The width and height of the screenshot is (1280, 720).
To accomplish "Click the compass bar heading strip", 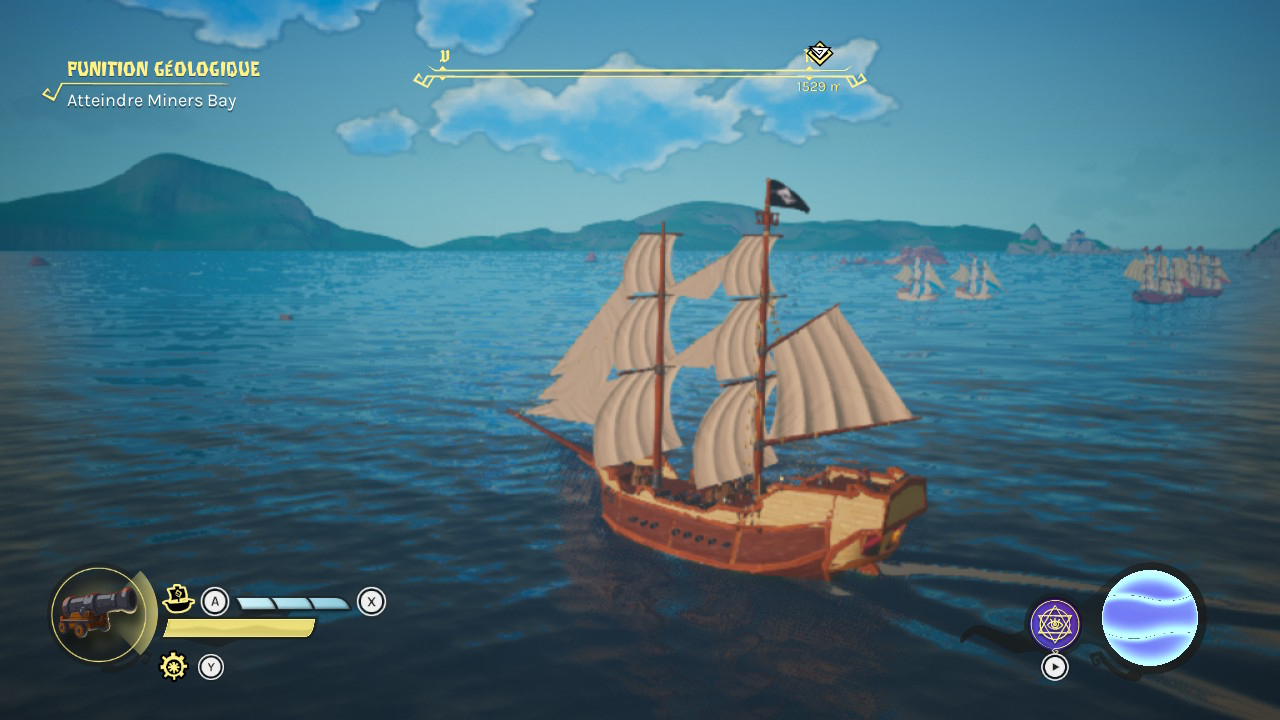I will [640, 73].
